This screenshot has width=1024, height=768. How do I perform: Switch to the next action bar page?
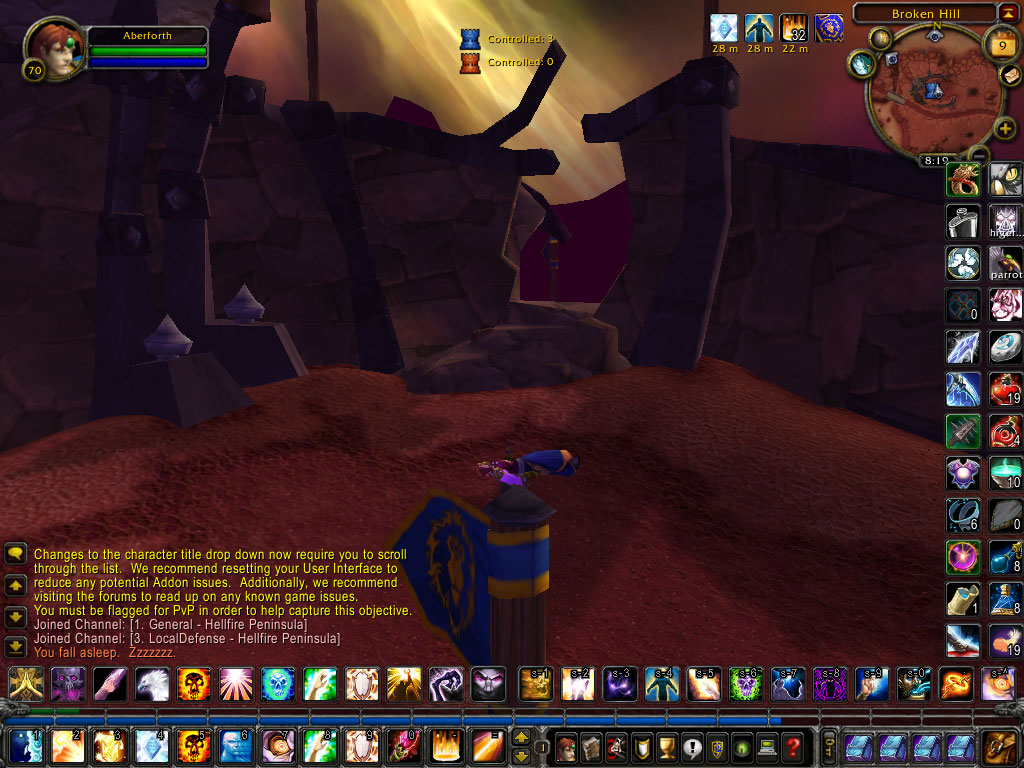tap(521, 738)
